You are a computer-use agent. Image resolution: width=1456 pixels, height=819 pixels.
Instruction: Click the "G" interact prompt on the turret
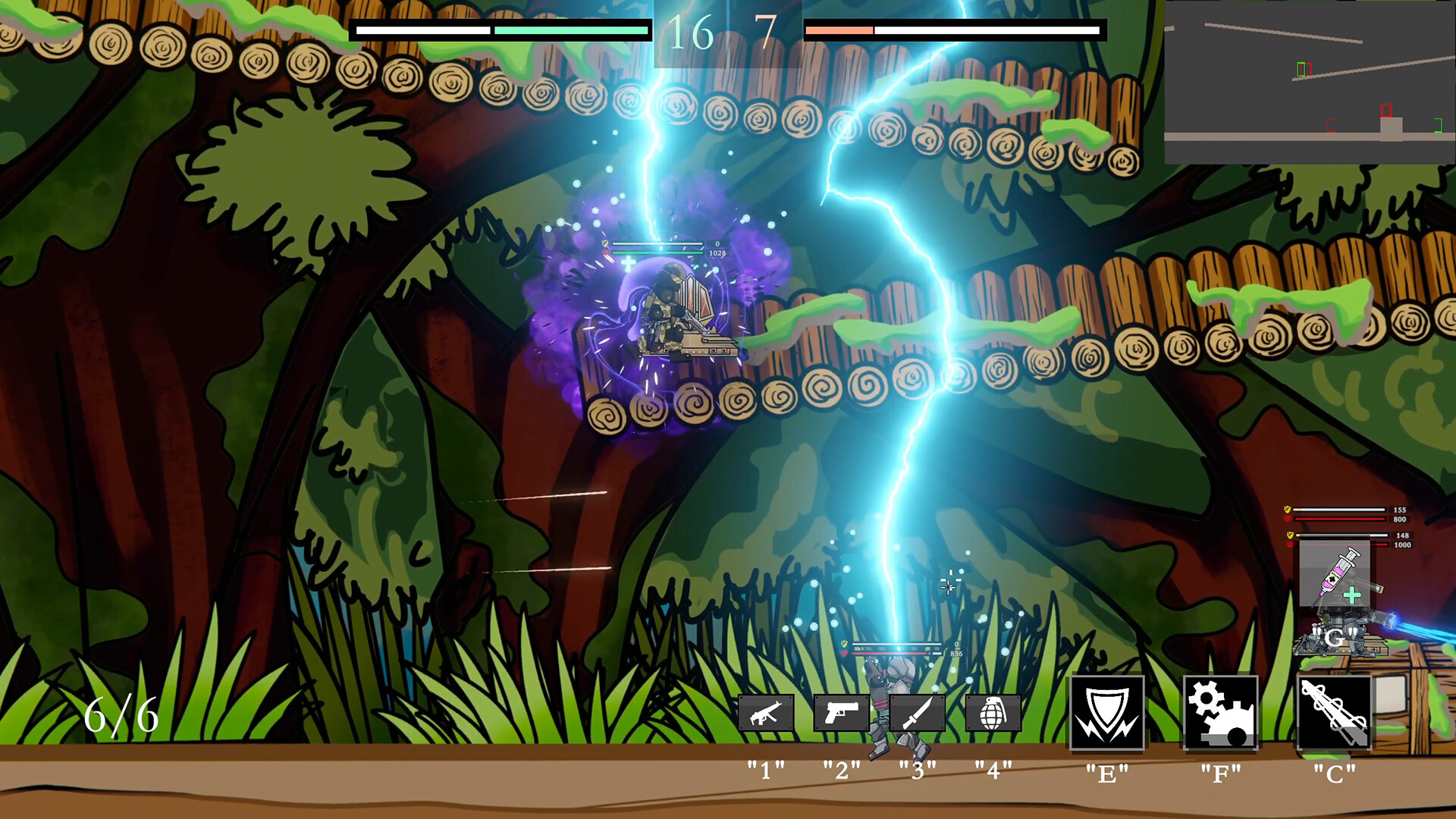click(1335, 639)
